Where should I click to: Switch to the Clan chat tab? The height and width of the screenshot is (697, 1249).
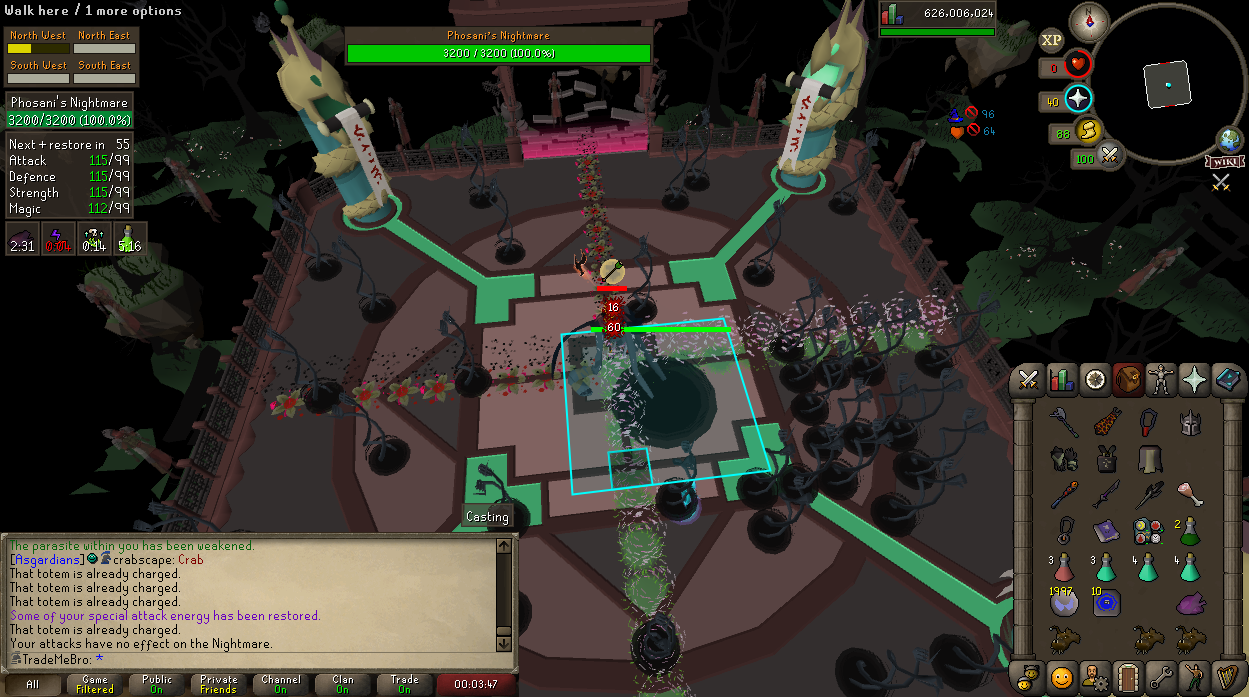[342, 684]
